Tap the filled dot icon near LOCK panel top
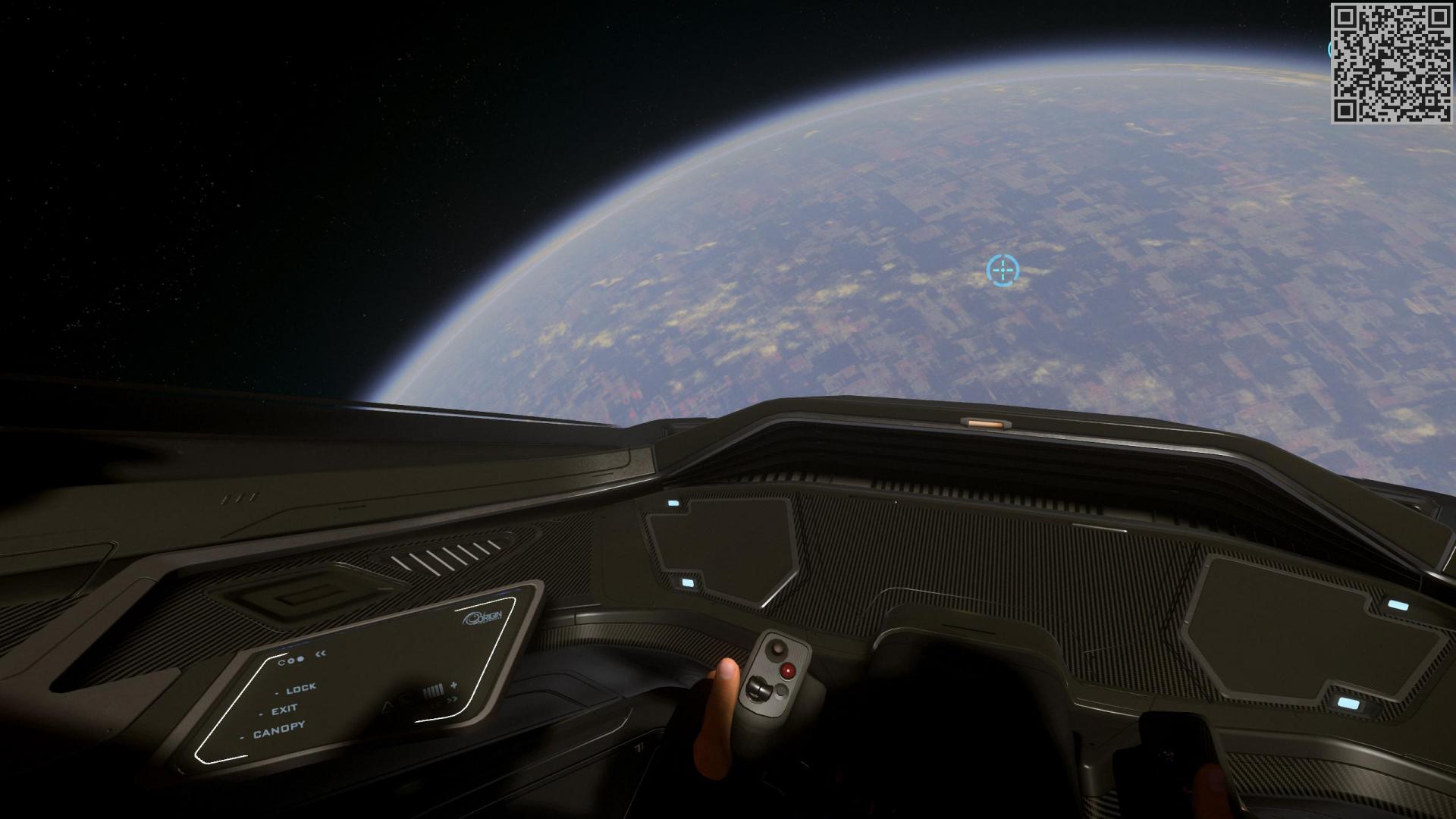Screen dimensions: 1456x819 tap(301, 657)
